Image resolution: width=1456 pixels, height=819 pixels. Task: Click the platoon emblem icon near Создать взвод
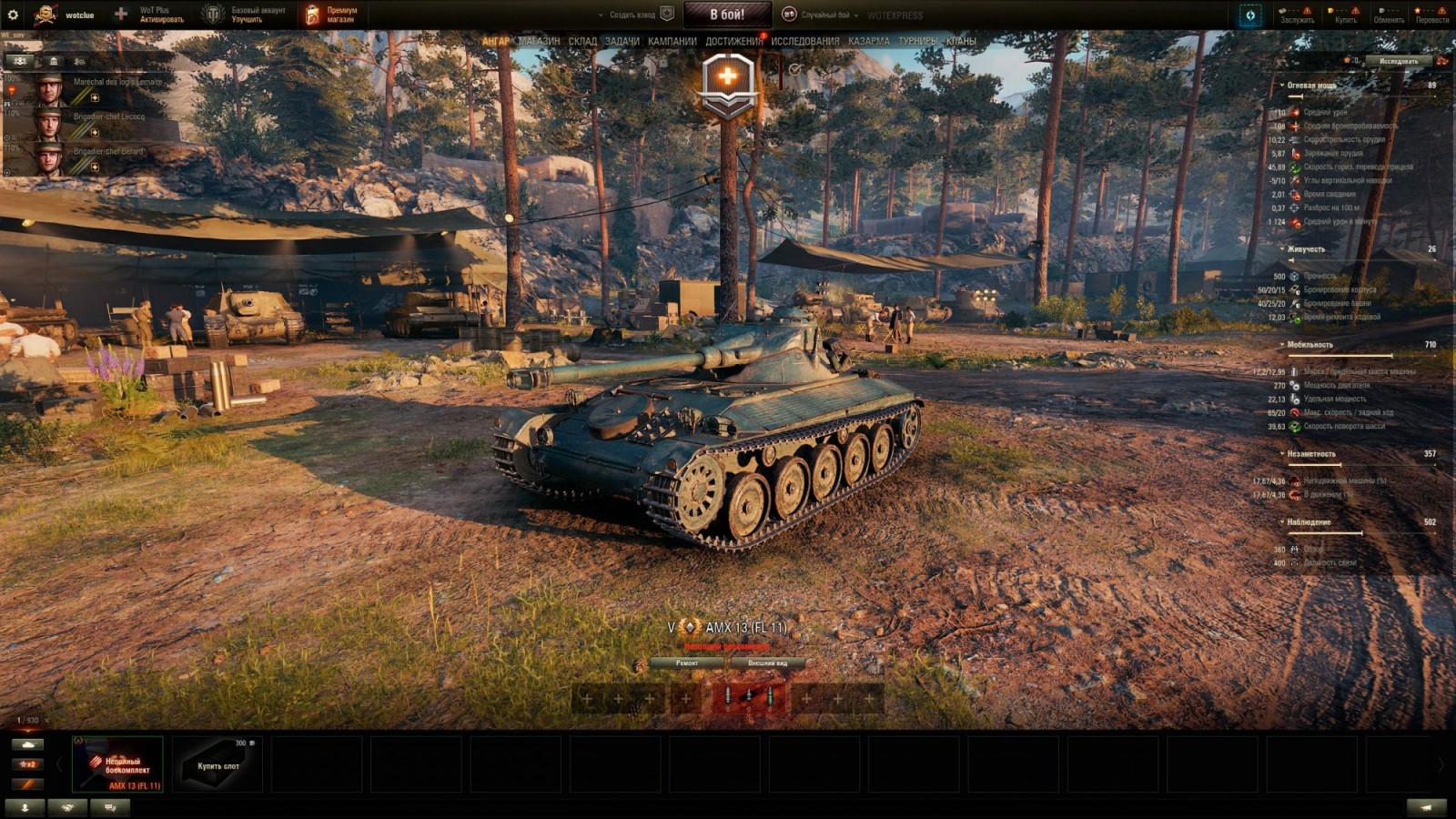667,14
